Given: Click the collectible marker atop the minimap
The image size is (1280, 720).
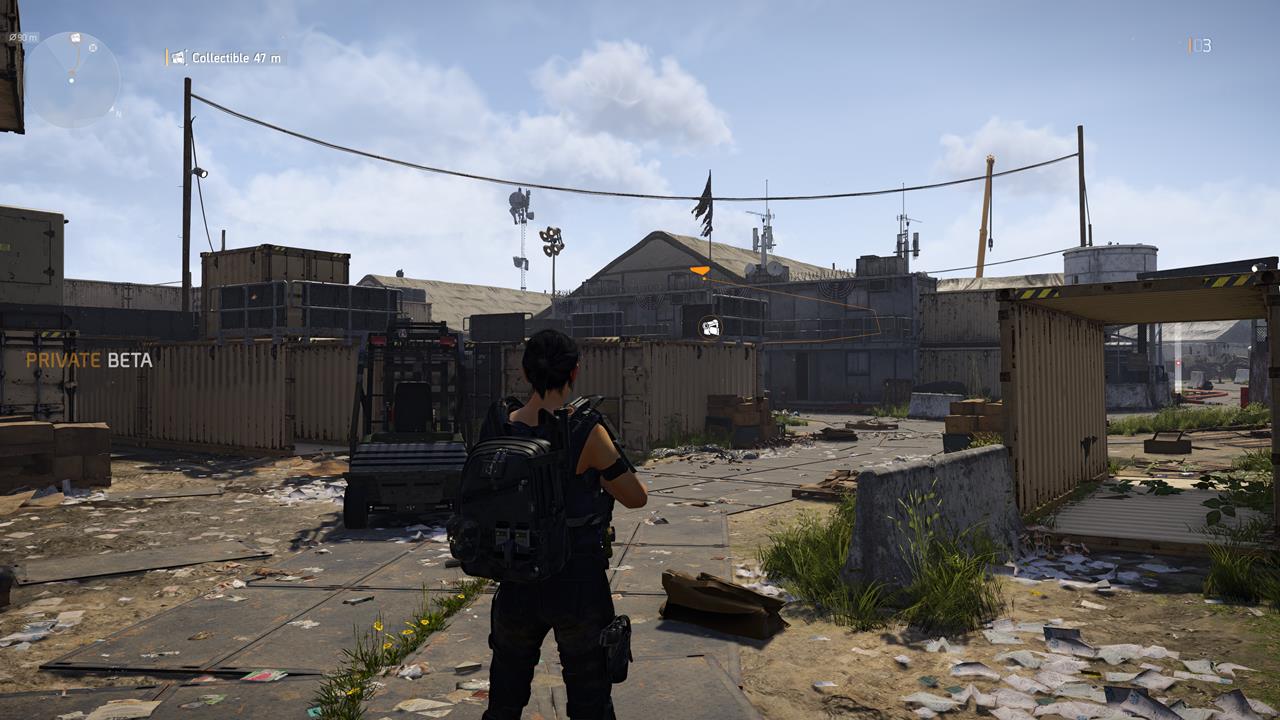Looking at the screenshot, I should pos(76,38).
